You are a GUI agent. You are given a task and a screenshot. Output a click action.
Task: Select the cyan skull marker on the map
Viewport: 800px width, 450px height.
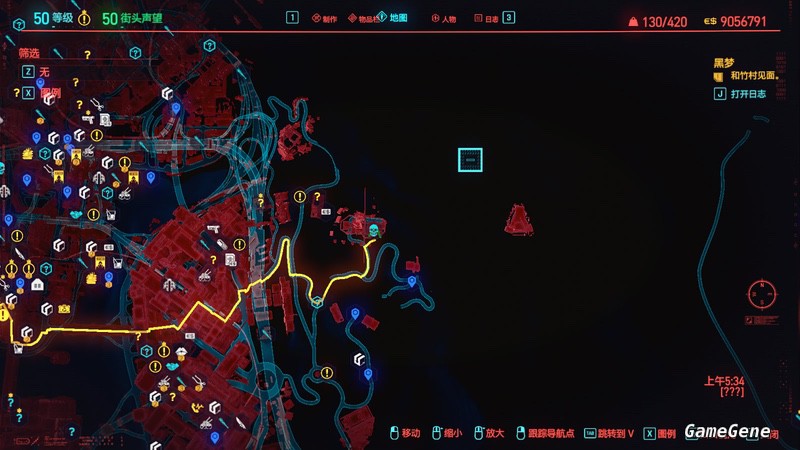[x=374, y=231]
